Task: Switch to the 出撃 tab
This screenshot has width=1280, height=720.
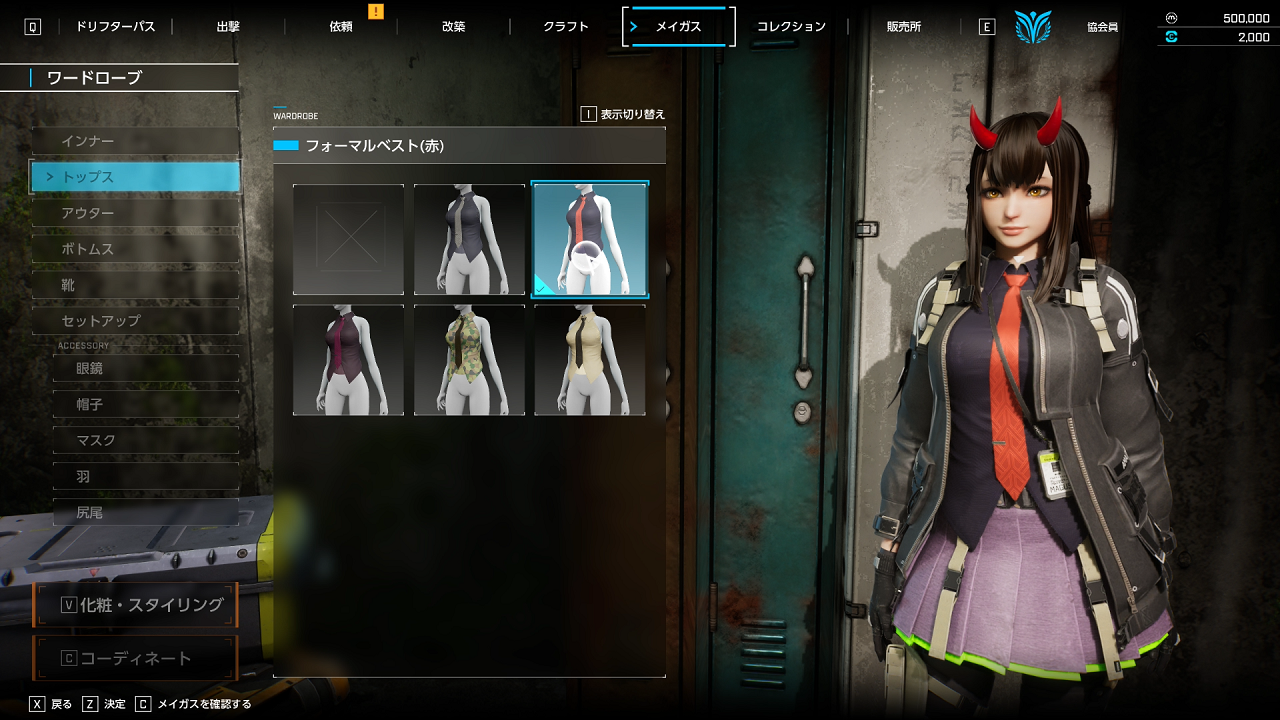Action: [x=228, y=27]
